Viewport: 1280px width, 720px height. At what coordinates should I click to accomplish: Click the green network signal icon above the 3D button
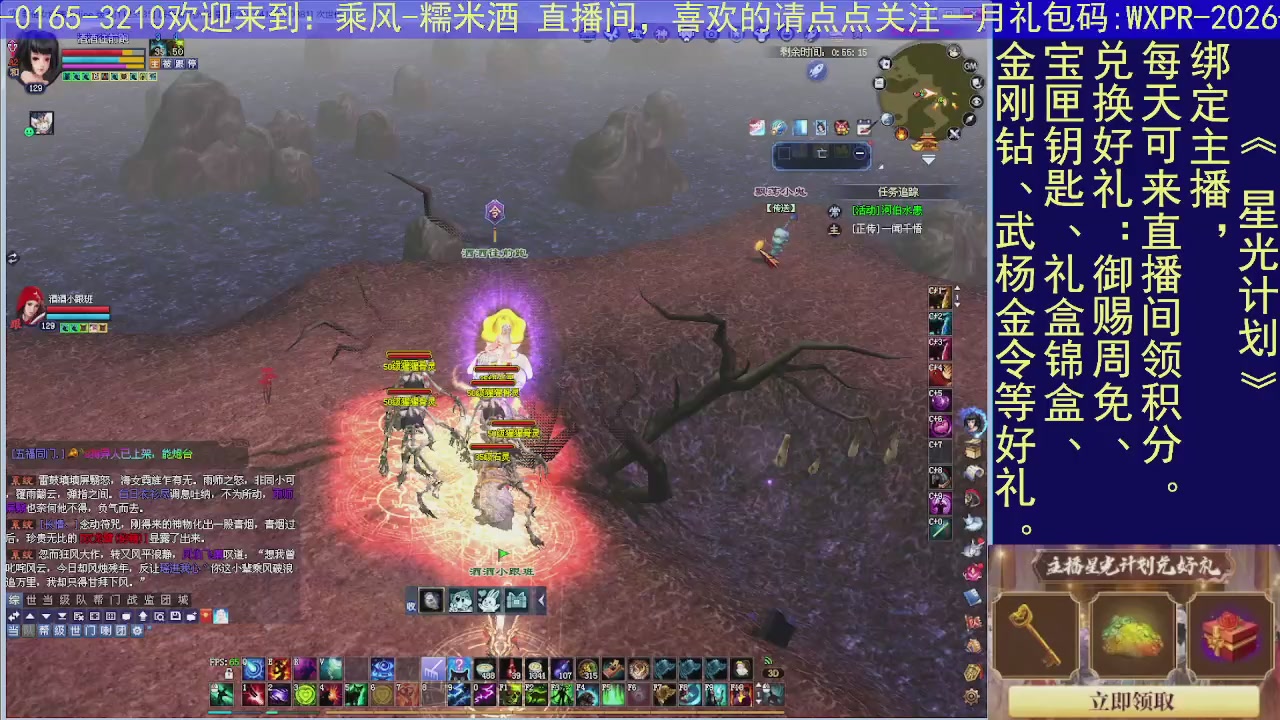click(768, 662)
